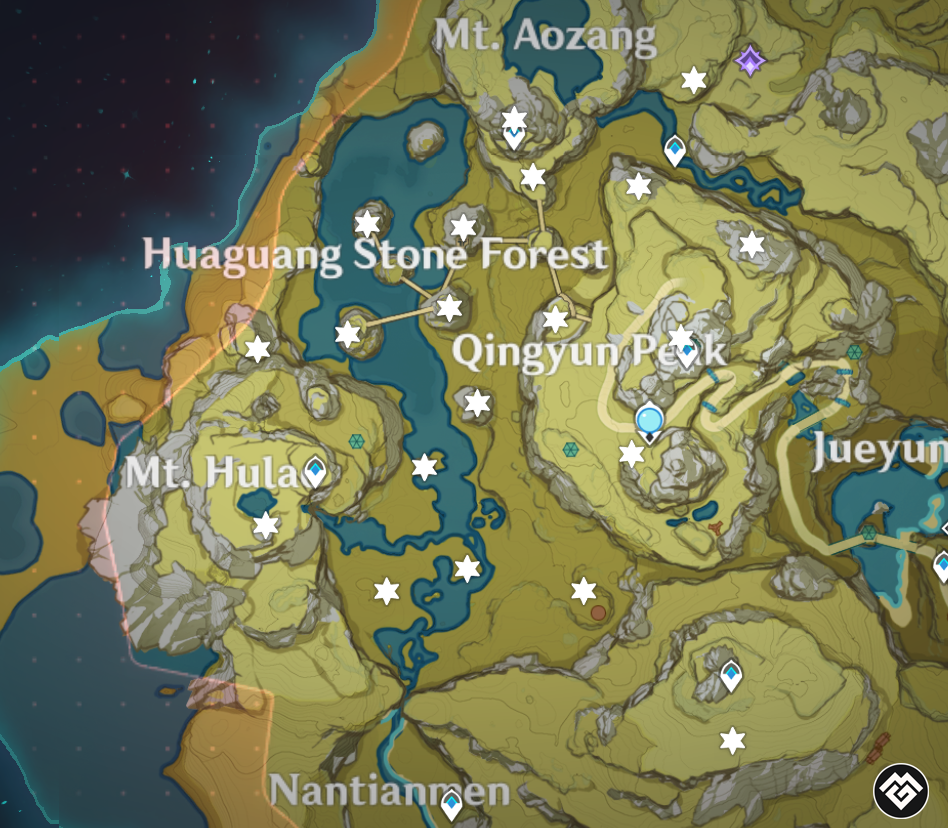The width and height of the screenshot is (948, 828).
Task: Open the teleport waypoint on the river east of Mt. Aozang
Action: pyautogui.click(x=675, y=151)
